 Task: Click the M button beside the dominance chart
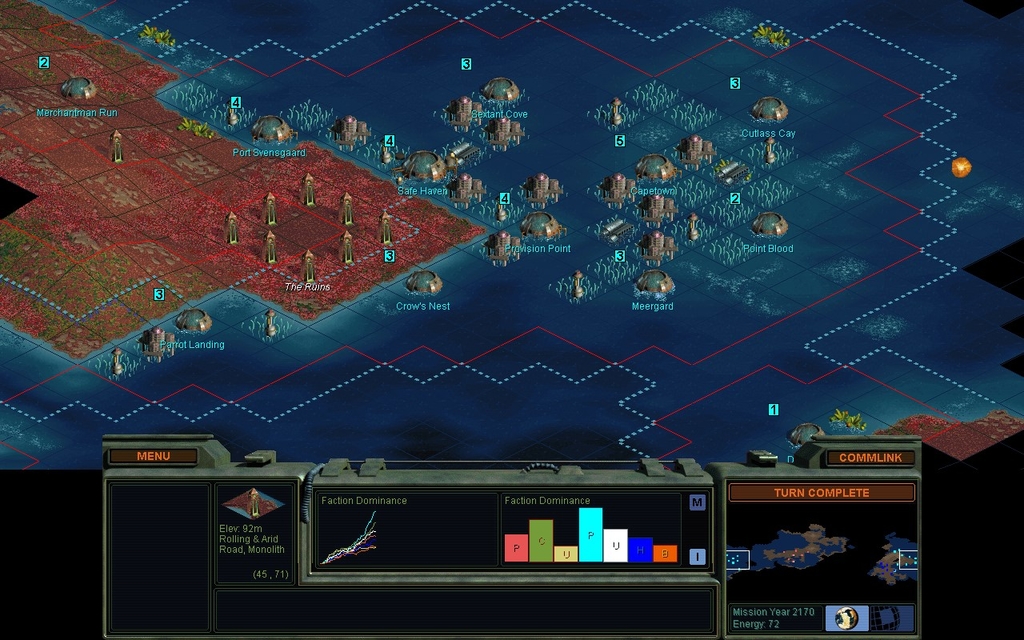point(697,502)
